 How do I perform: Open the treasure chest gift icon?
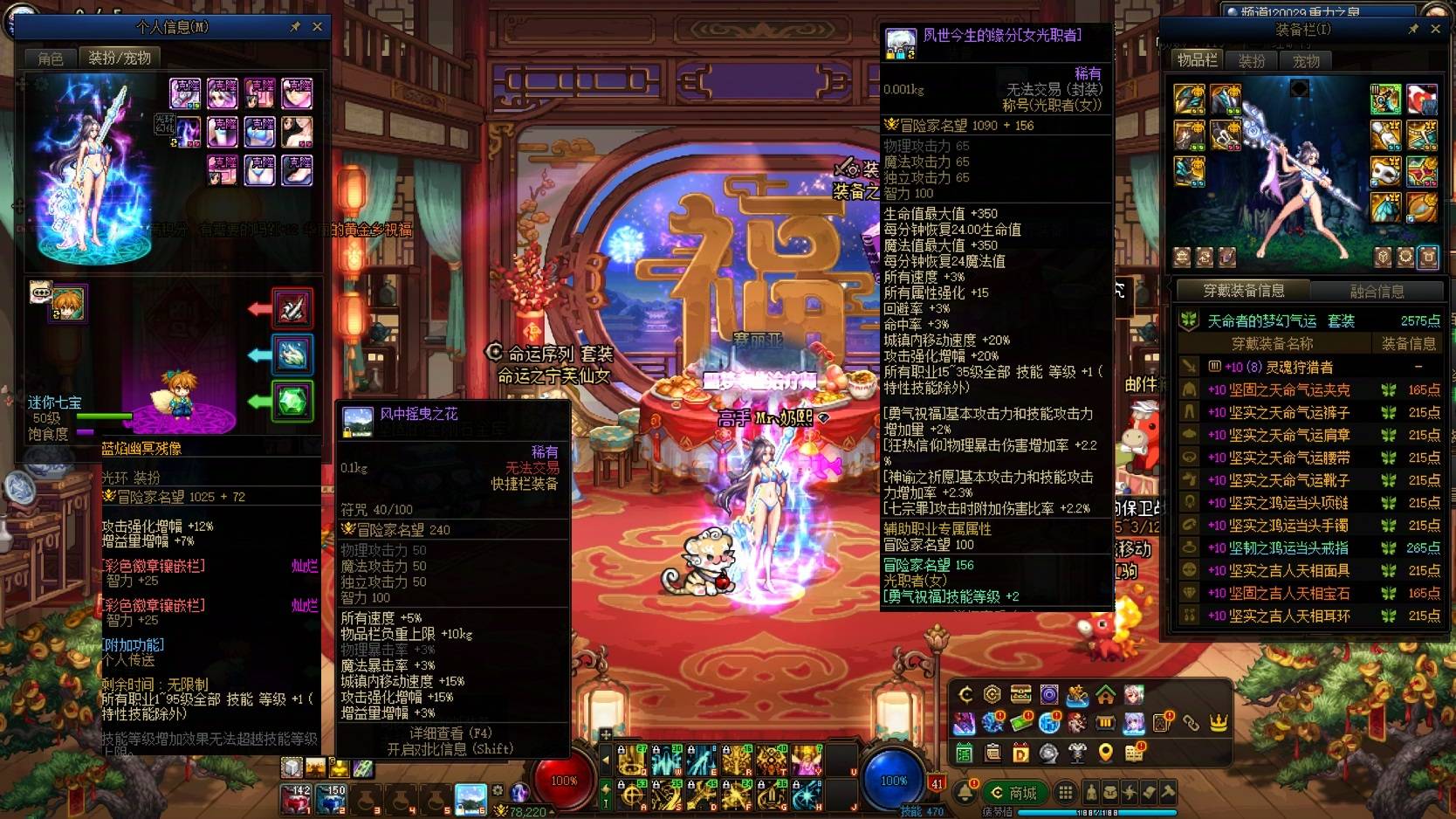(1019, 695)
